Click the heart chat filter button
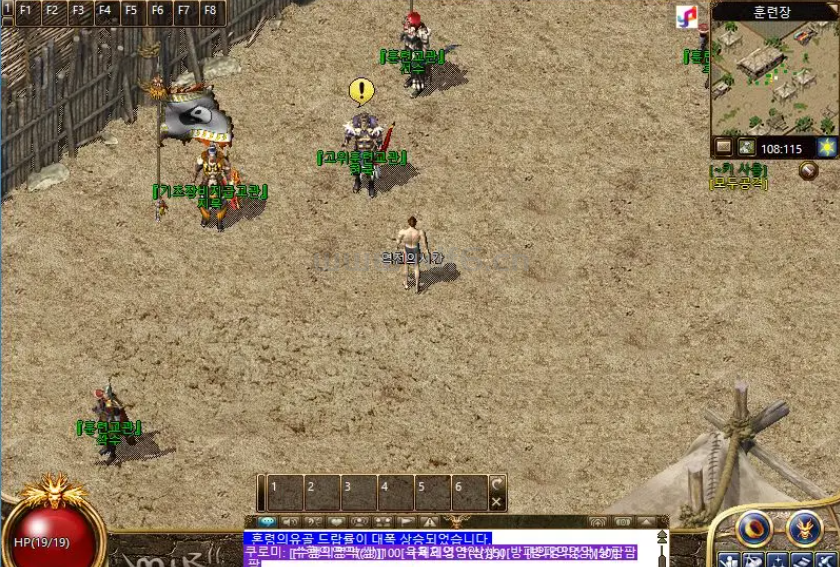Screen dimensions: 840x567 [x=337, y=522]
